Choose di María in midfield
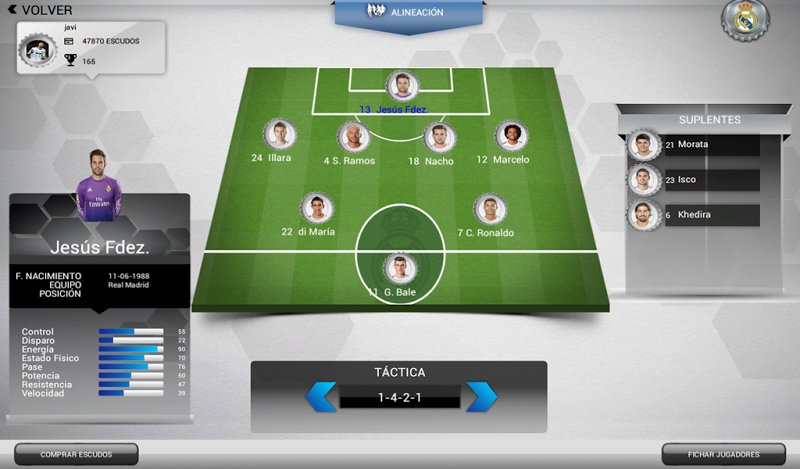This screenshot has height=469, width=800. click(316, 209)
